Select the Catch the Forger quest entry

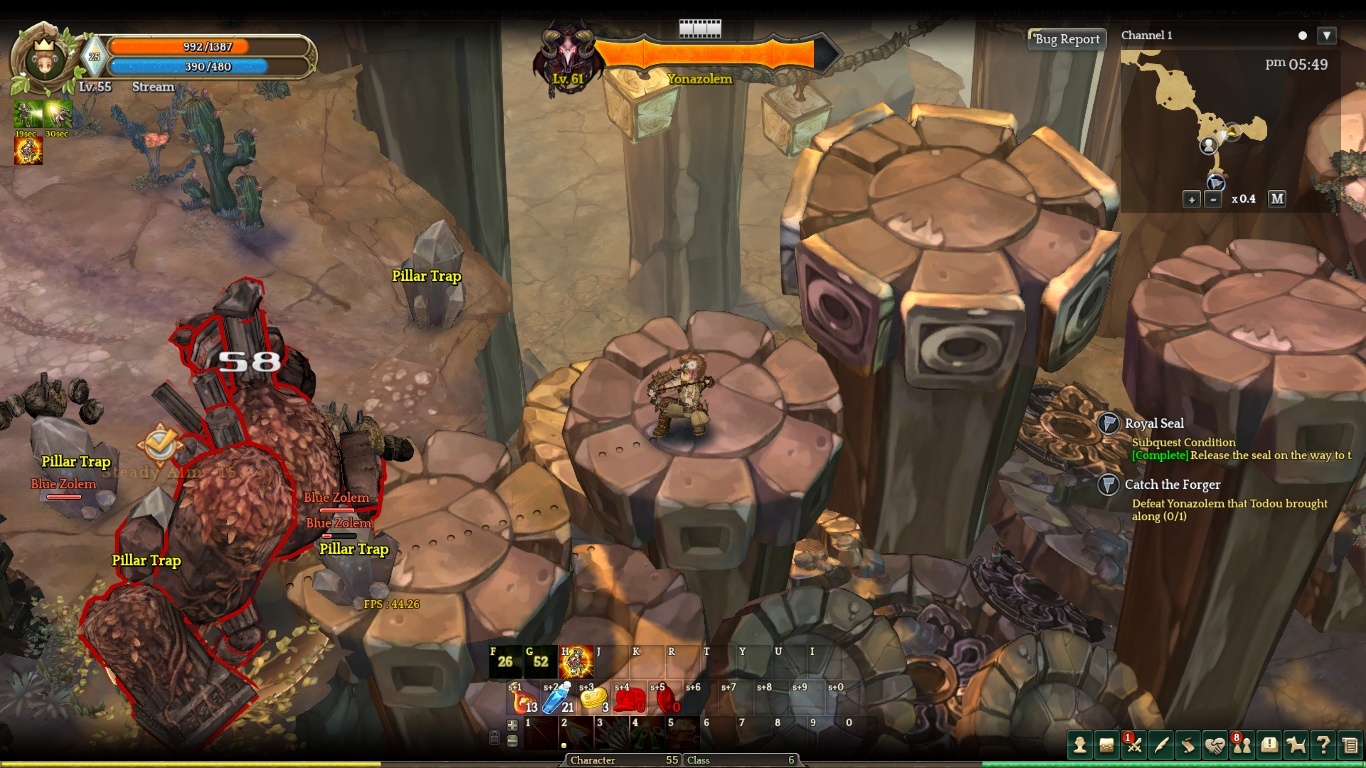(1172, 485)
